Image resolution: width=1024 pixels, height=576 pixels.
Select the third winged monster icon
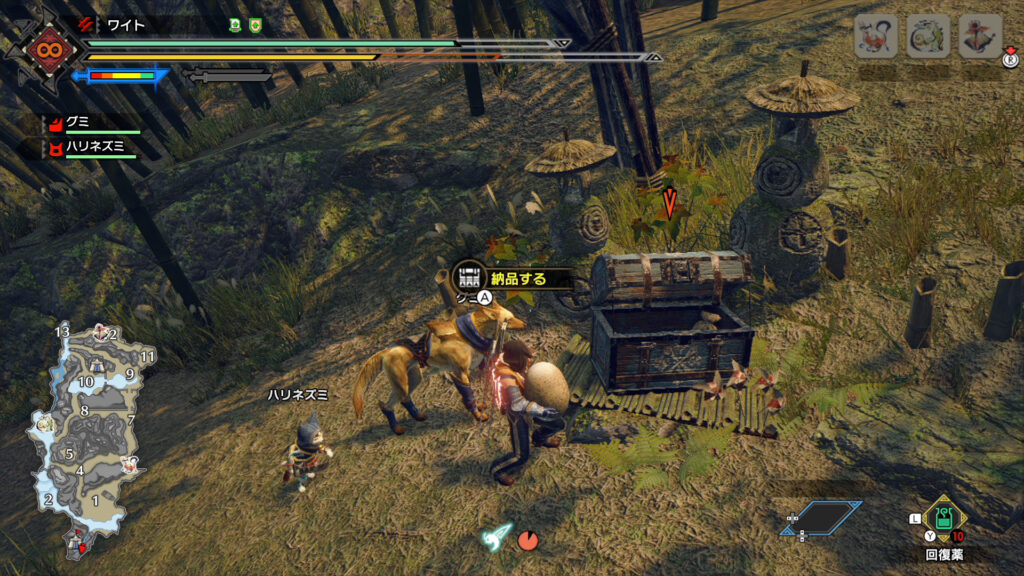[979, 37]
